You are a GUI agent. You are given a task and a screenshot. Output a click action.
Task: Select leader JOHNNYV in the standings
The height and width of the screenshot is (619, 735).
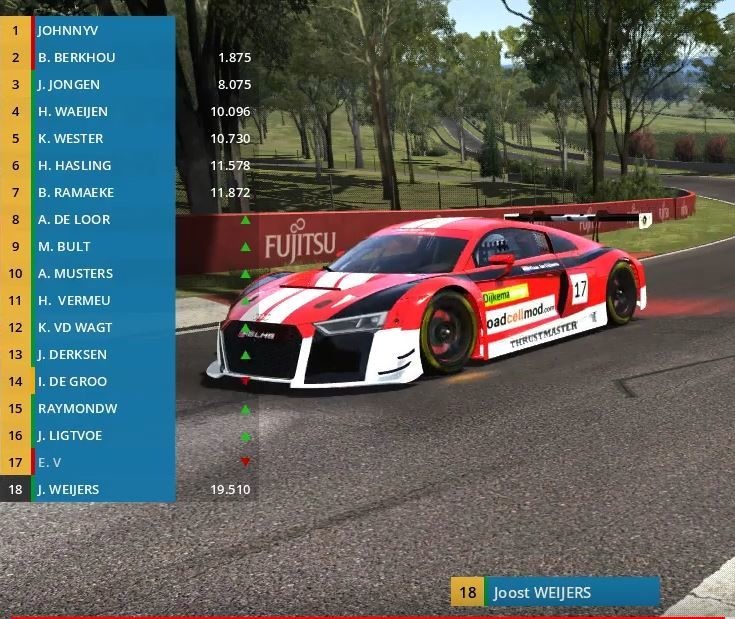coord(100,30)
